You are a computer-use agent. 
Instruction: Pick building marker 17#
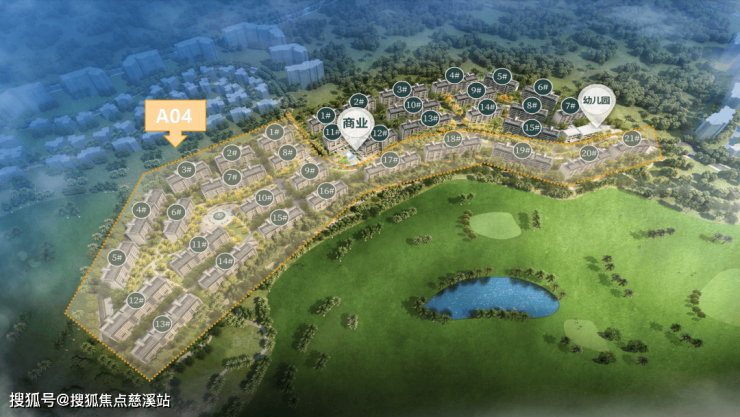point(389,159)
